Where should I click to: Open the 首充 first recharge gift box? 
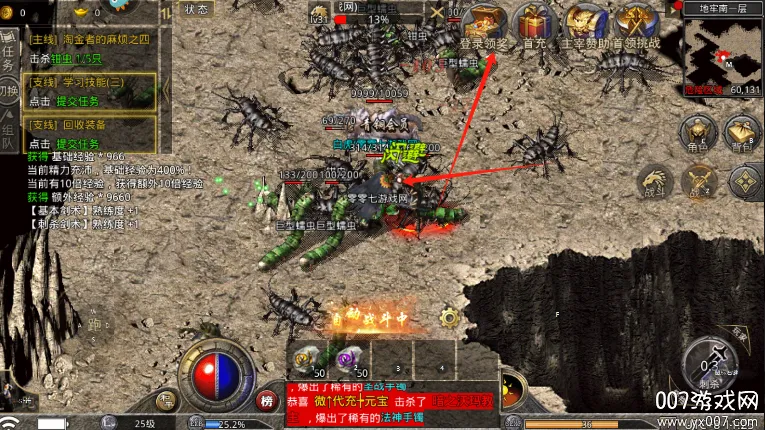[534, 23]
